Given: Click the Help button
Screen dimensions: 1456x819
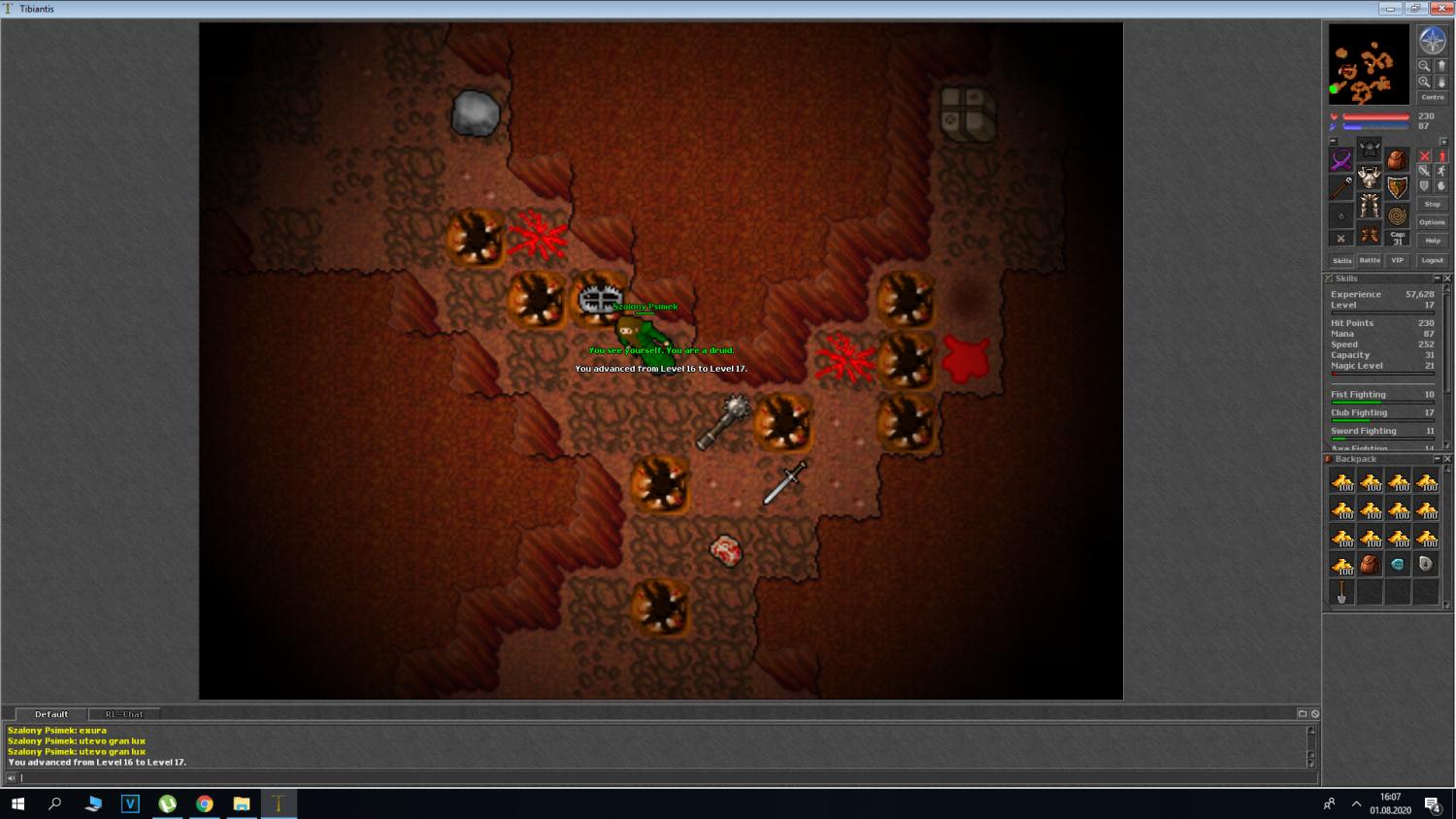Looking at the screenshot, I should 1432,240.
